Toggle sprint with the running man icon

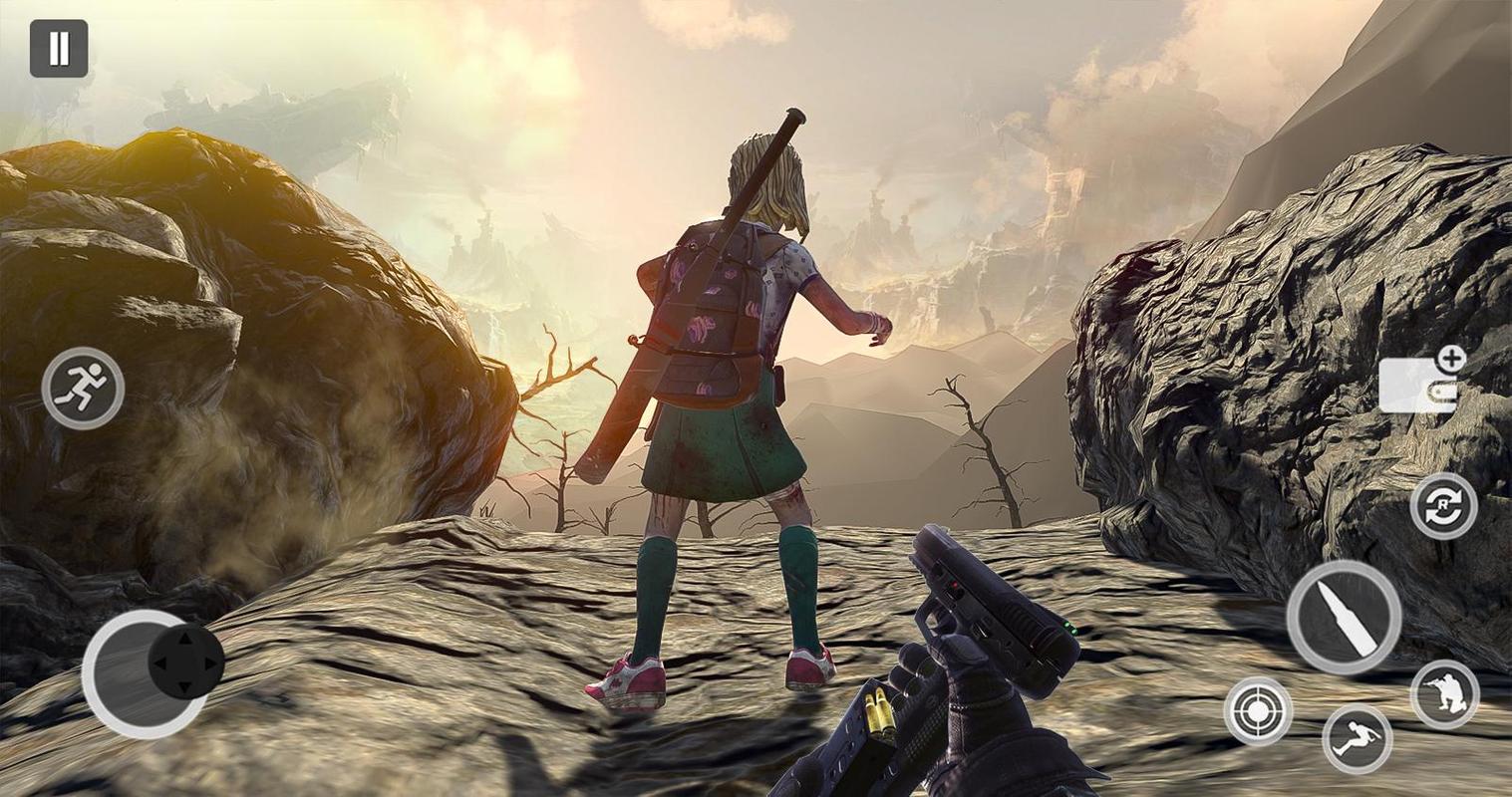[x=83, y=389]
